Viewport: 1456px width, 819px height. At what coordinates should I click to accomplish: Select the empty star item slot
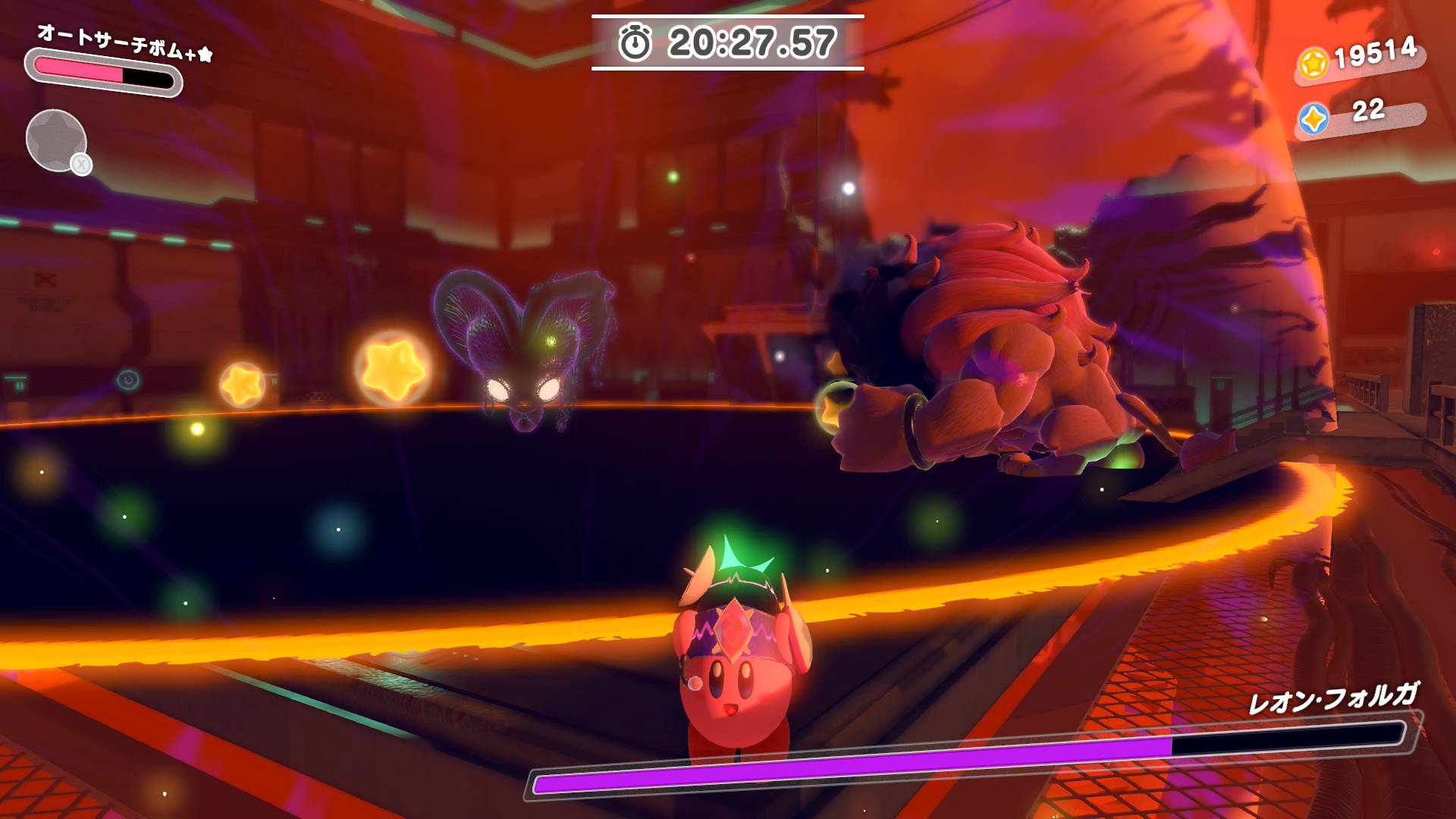click(56, 140)
